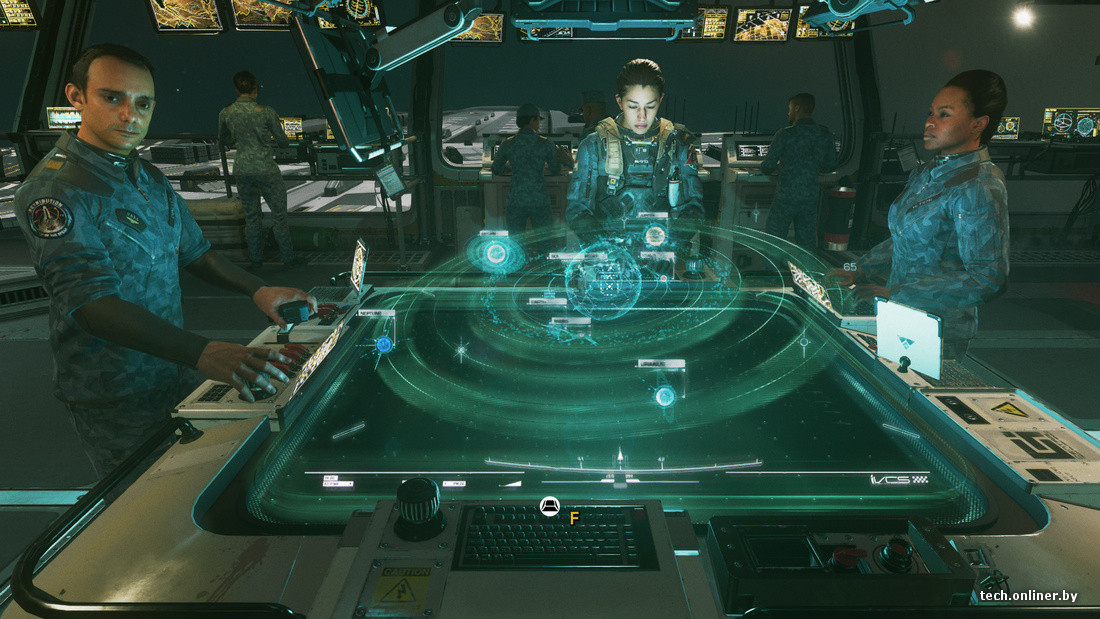This screenshot has width=1100, height=619.
Task: Choose the Uranus planet marker
Action: coord(665,396)
